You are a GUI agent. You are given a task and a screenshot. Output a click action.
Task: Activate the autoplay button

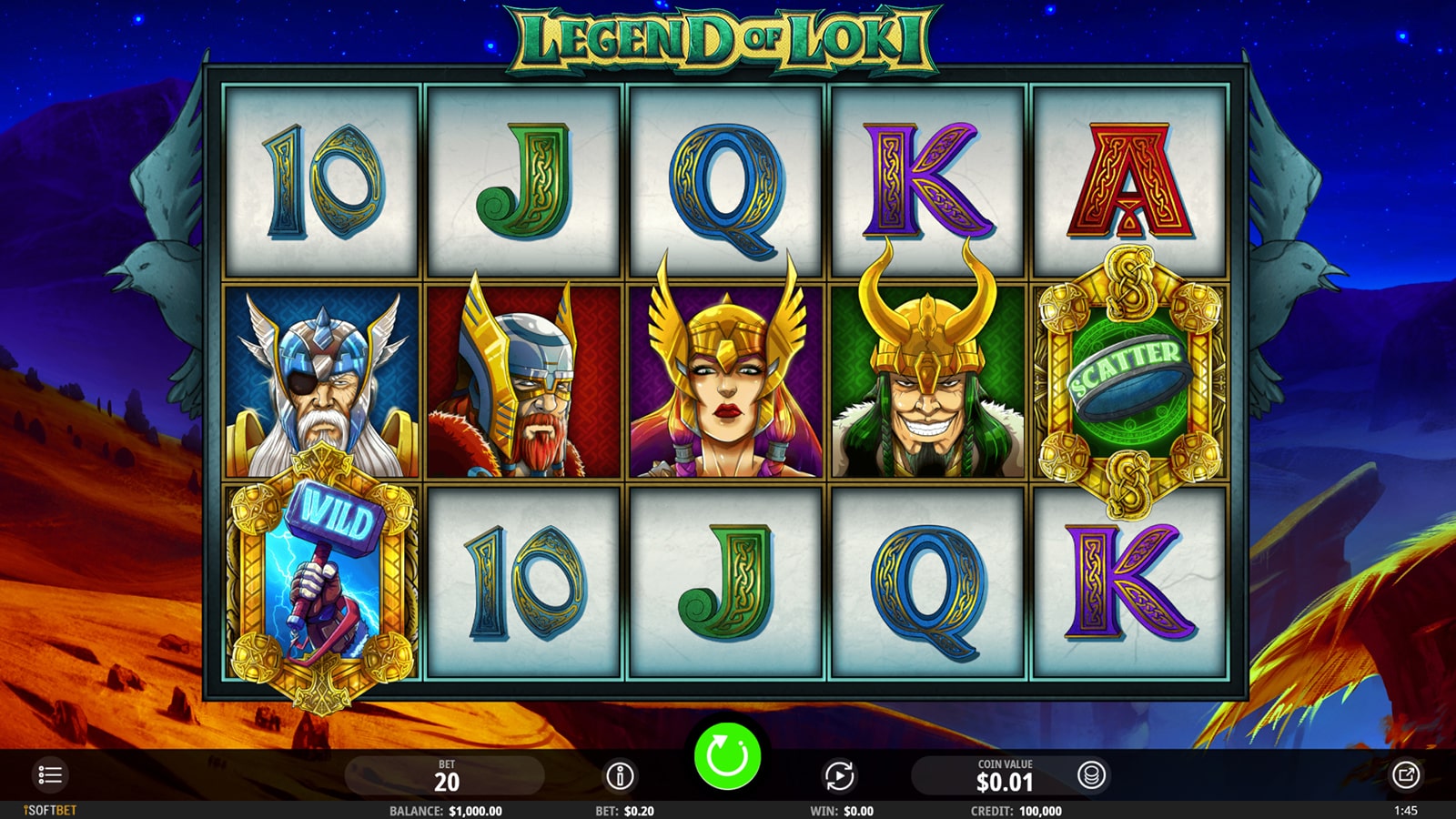(839, 776)
